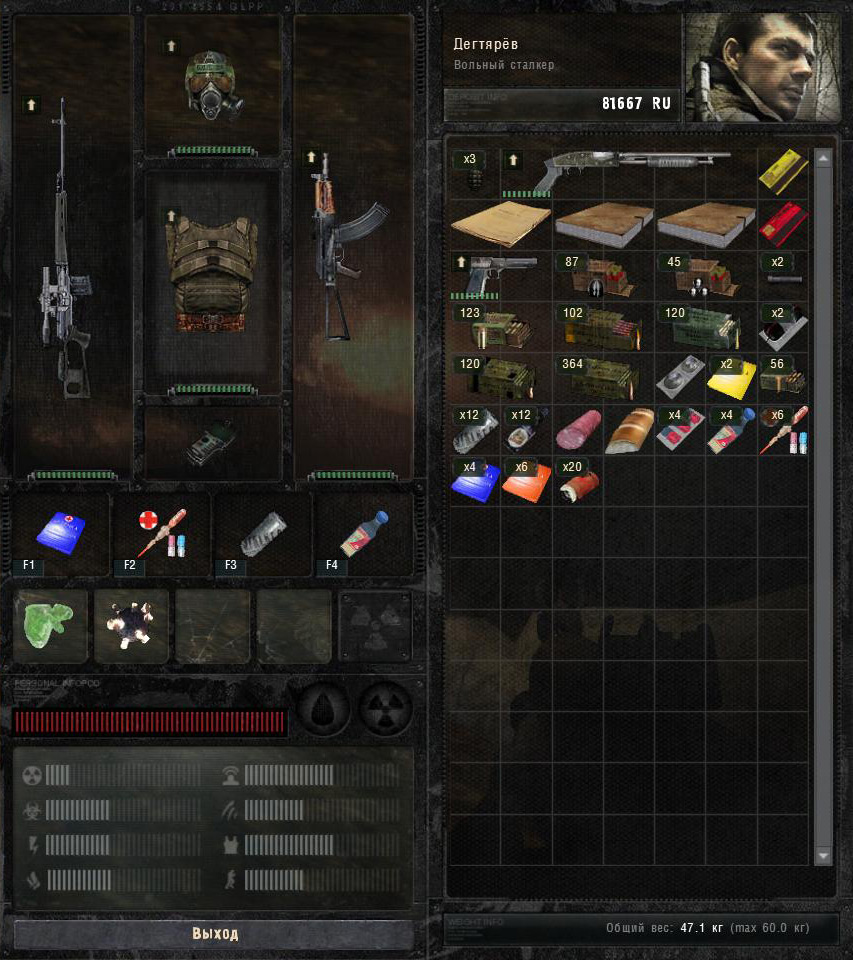Image resolution: width=853 pixels, height=960 pixels.
Task: Select the sausage food item
Action: click(x=576, y=430)
